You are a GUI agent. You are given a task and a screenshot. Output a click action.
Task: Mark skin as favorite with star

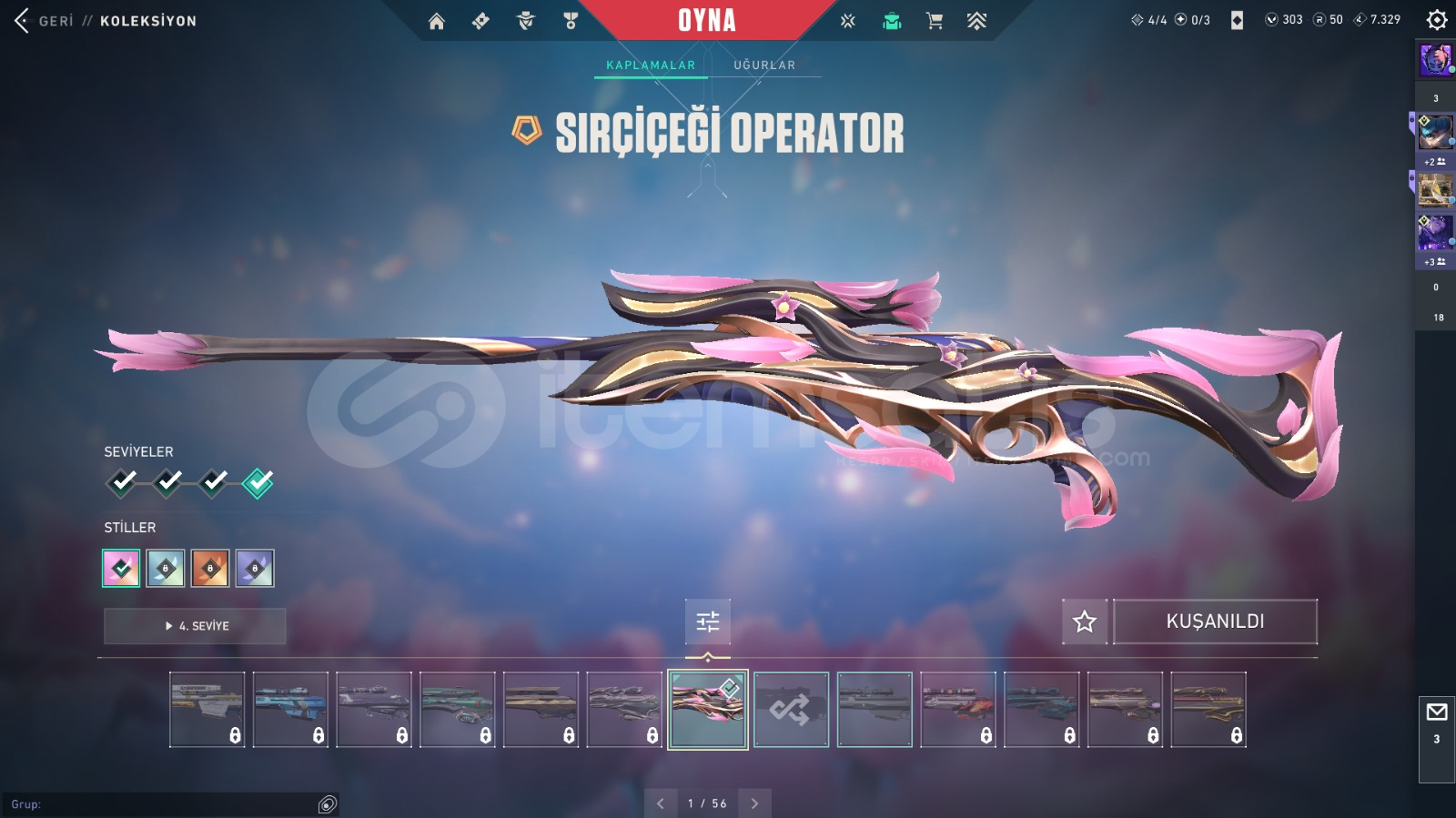coord(1085,621)
